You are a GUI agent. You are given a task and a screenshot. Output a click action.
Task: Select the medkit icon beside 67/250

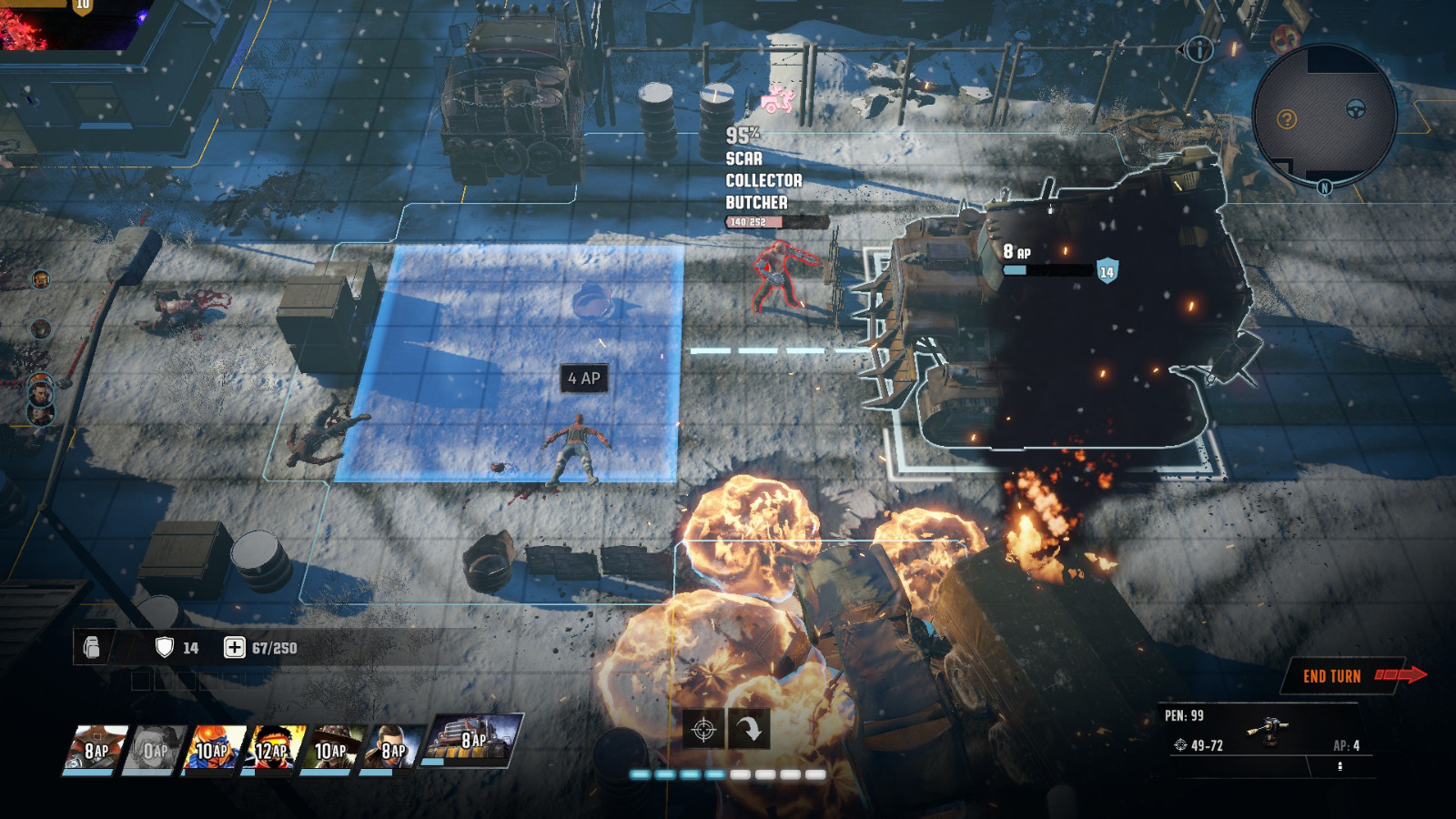(235, 648)
